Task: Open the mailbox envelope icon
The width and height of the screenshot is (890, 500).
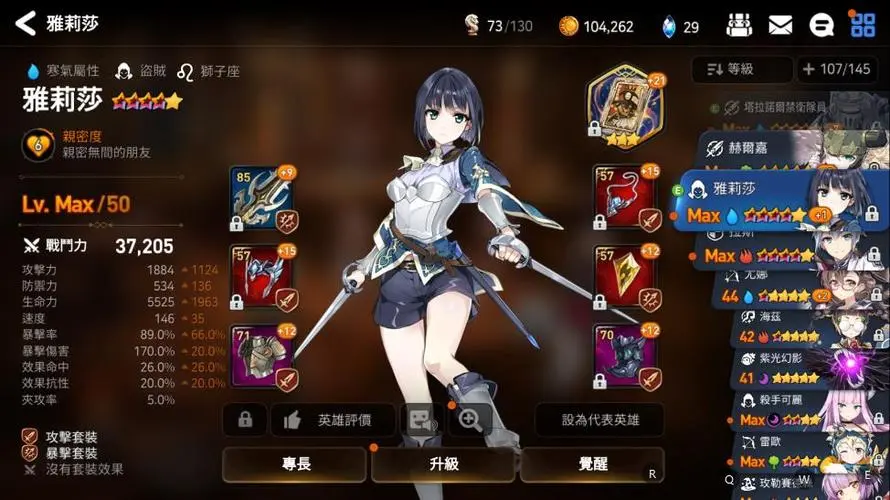Action: click(780, 26)
